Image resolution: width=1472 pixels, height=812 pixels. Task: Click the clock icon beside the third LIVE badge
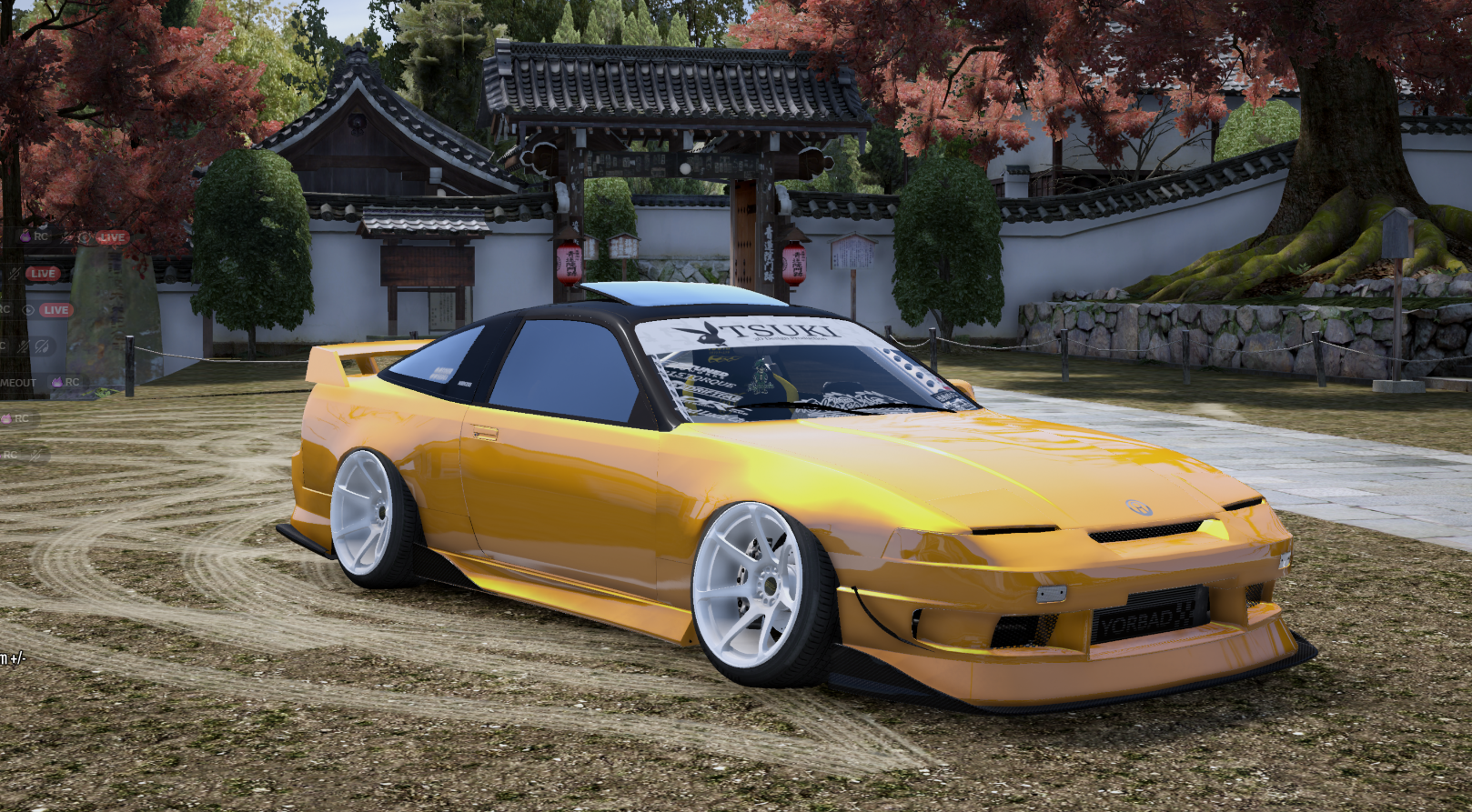tap(29, 310)
